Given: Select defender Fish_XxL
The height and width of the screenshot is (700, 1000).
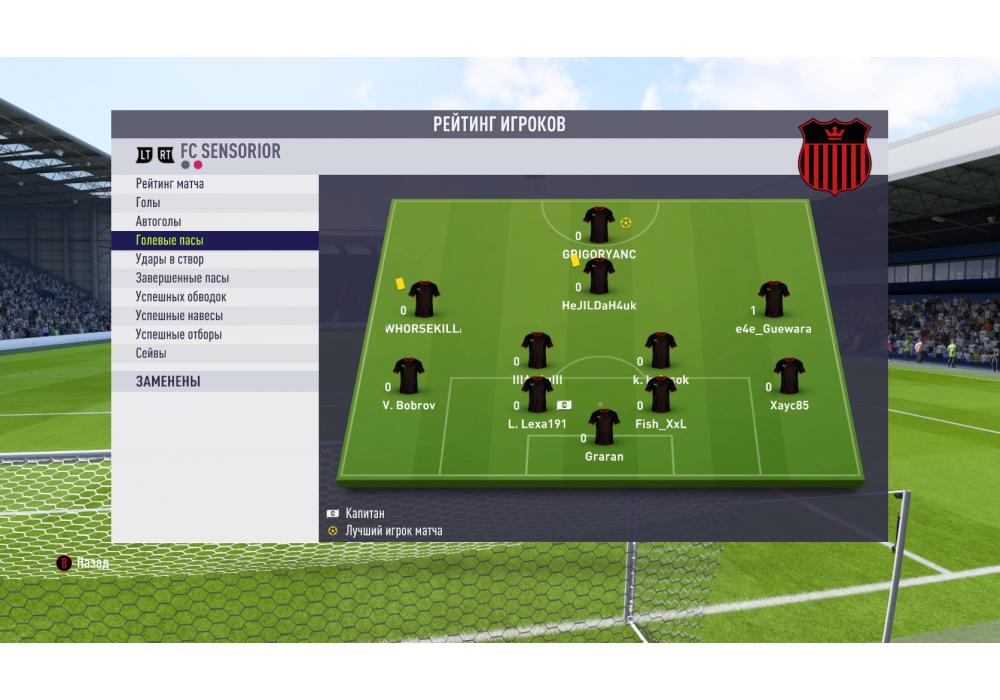Looking at the screenshot, I should tap(661, 395).
